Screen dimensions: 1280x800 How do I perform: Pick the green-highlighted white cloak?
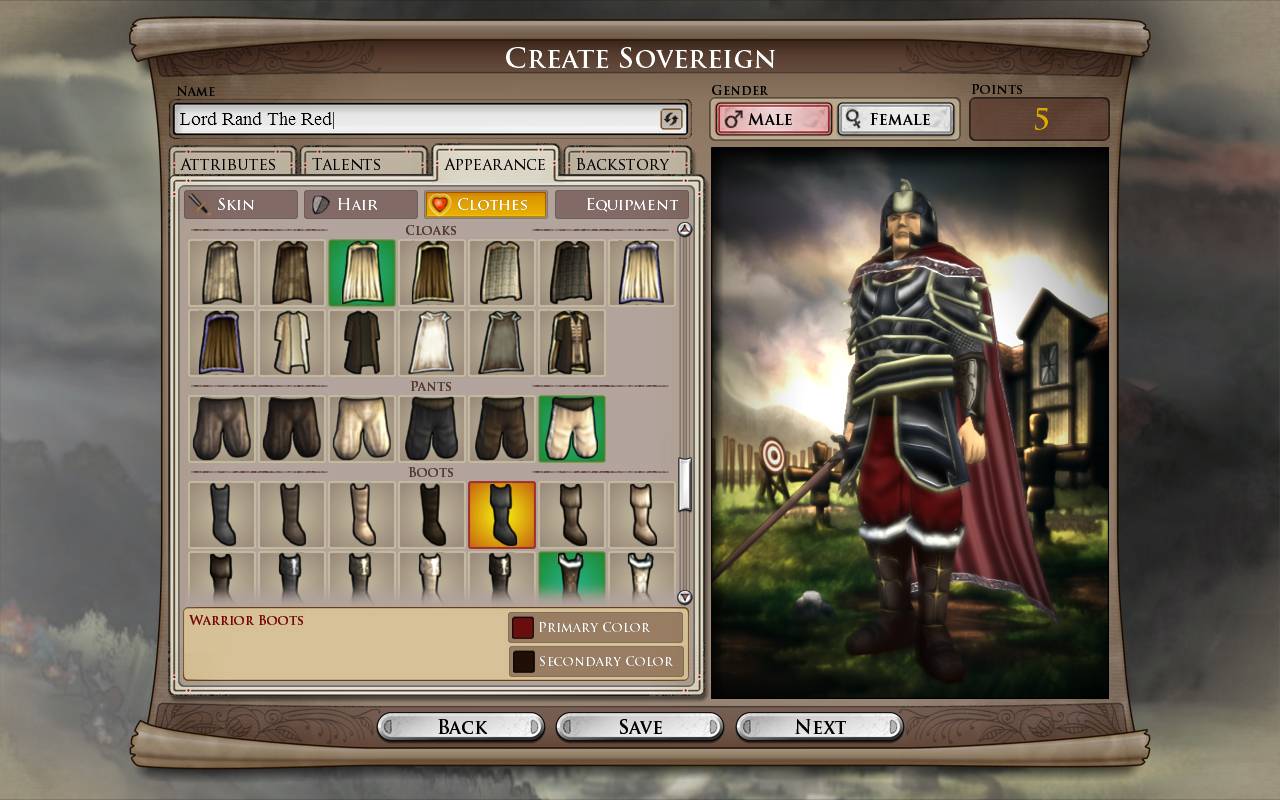click(x=362, y=272)
